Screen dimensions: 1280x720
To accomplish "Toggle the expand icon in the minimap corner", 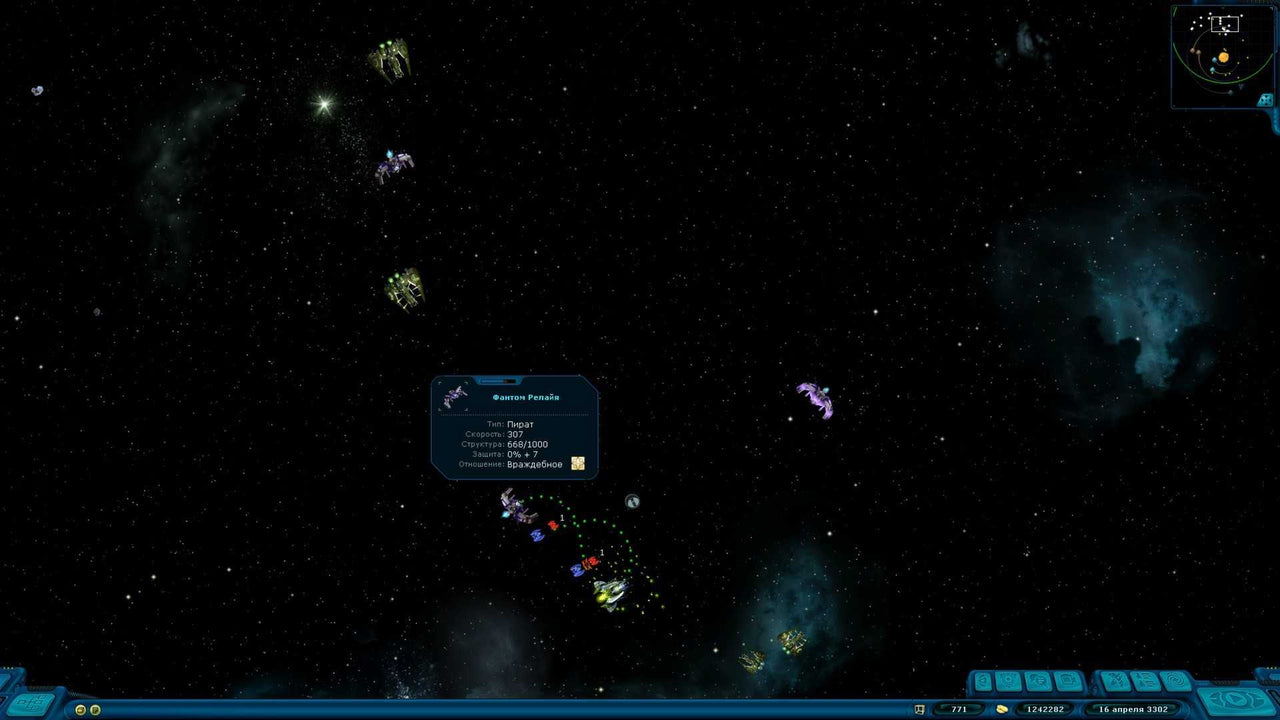I will (x=1264, y=100).
